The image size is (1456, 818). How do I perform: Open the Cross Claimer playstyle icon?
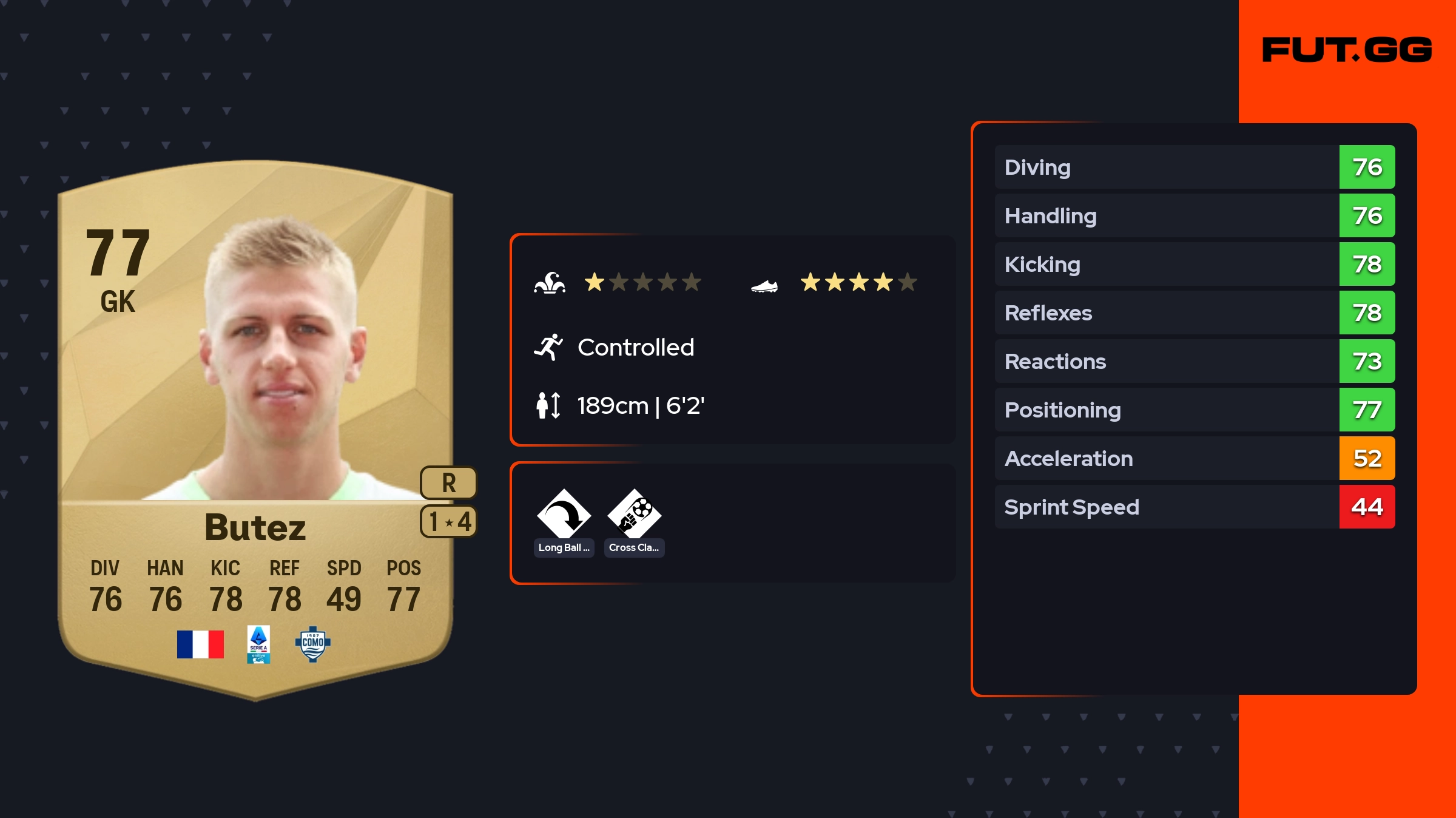634,515
